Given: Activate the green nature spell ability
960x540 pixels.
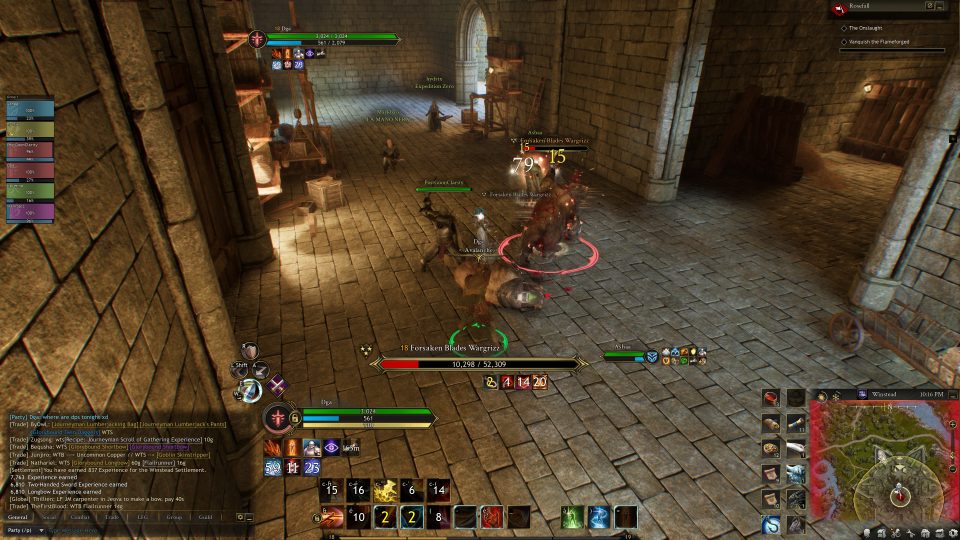Looking at the screenshot, I should tap(572, 517).
